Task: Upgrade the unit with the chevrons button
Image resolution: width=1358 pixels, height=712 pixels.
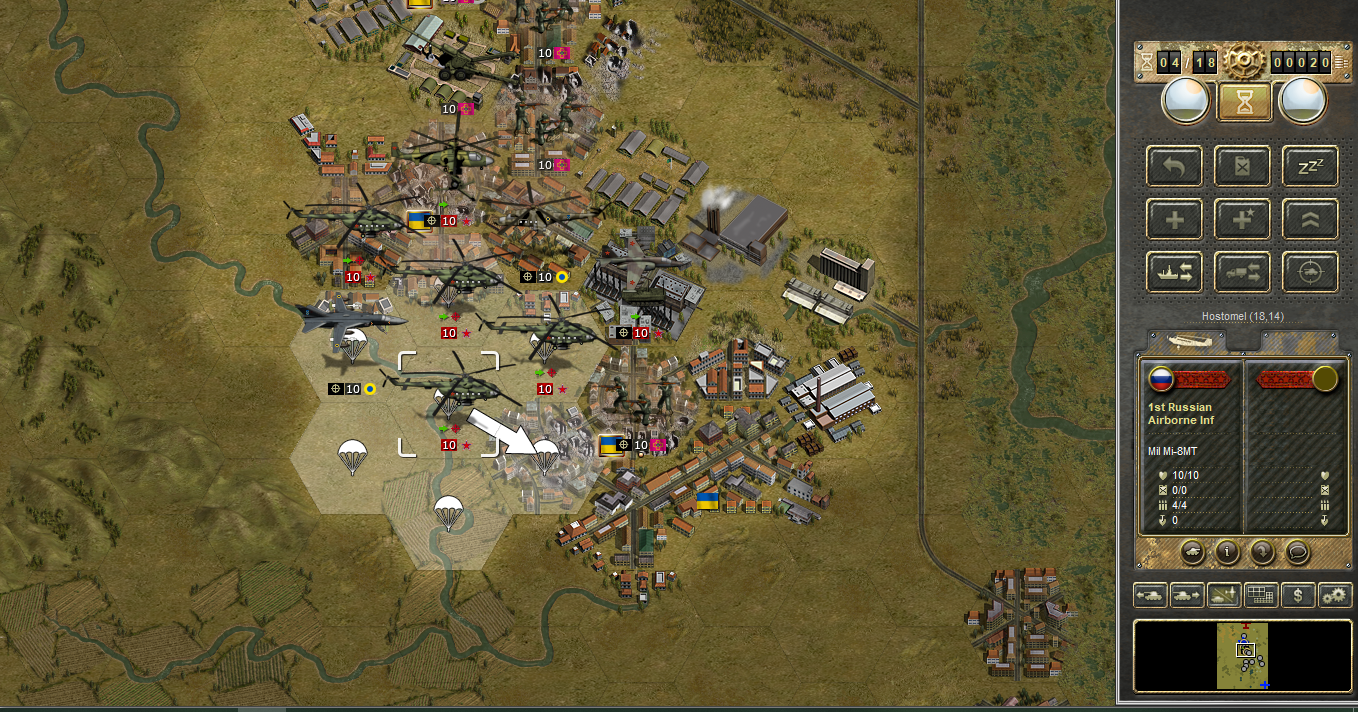Action: [1310, 219]
